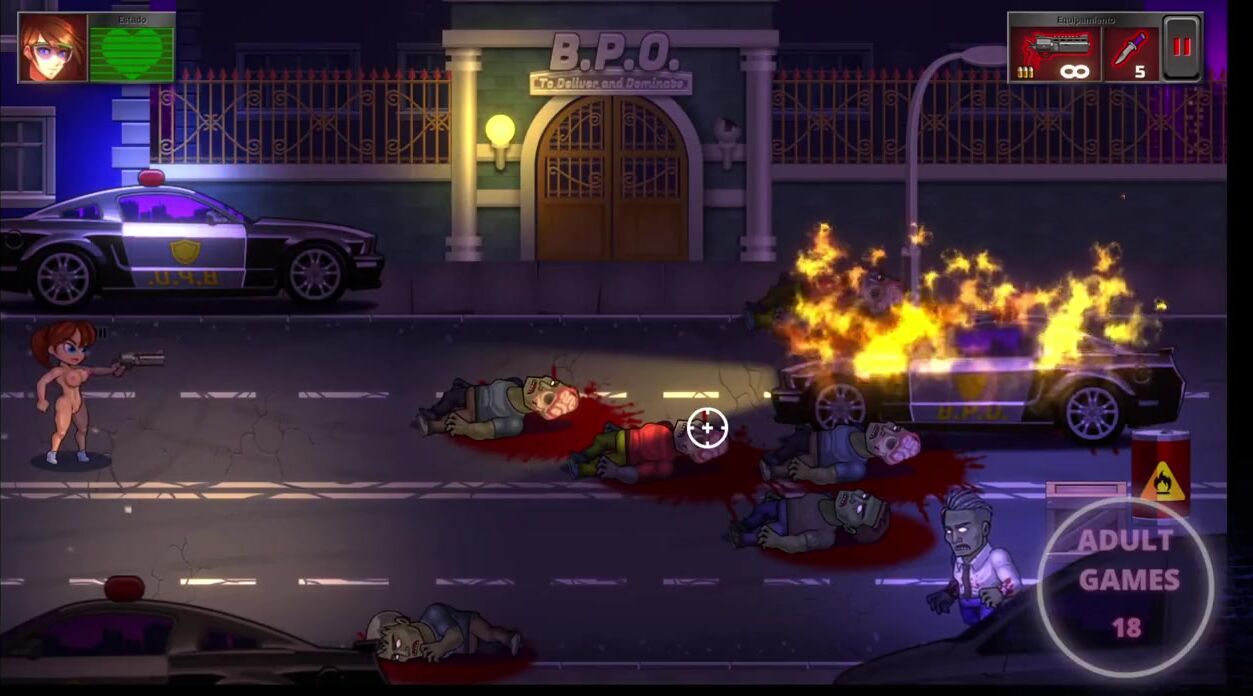Viewport: 1253px width, 696px height.
Task: Click the red-haired character portrait
Action: click(53, 48)
